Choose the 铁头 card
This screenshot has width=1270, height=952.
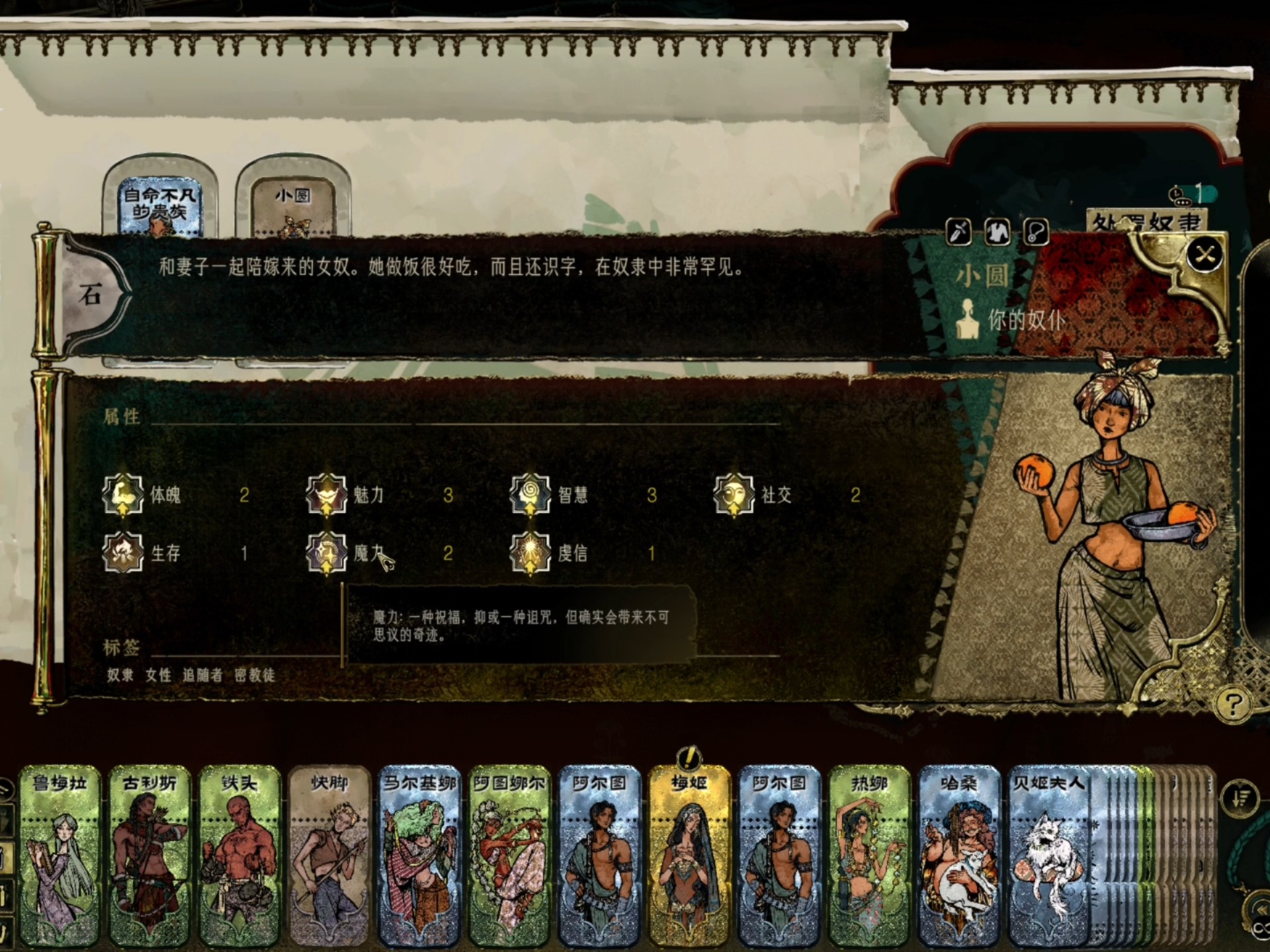[239, 856]
